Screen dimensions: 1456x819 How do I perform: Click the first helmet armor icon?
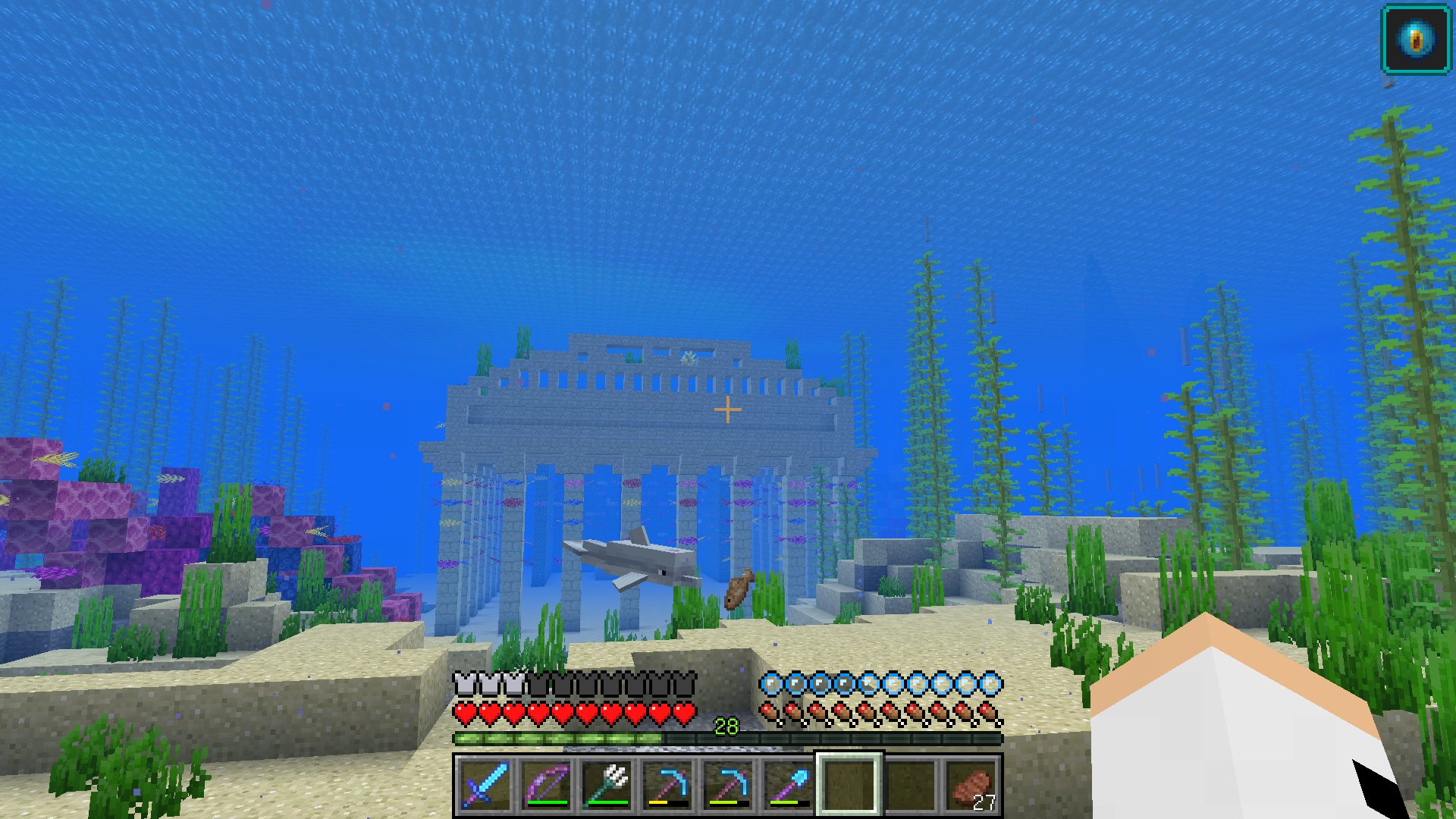tap(463, 683)
